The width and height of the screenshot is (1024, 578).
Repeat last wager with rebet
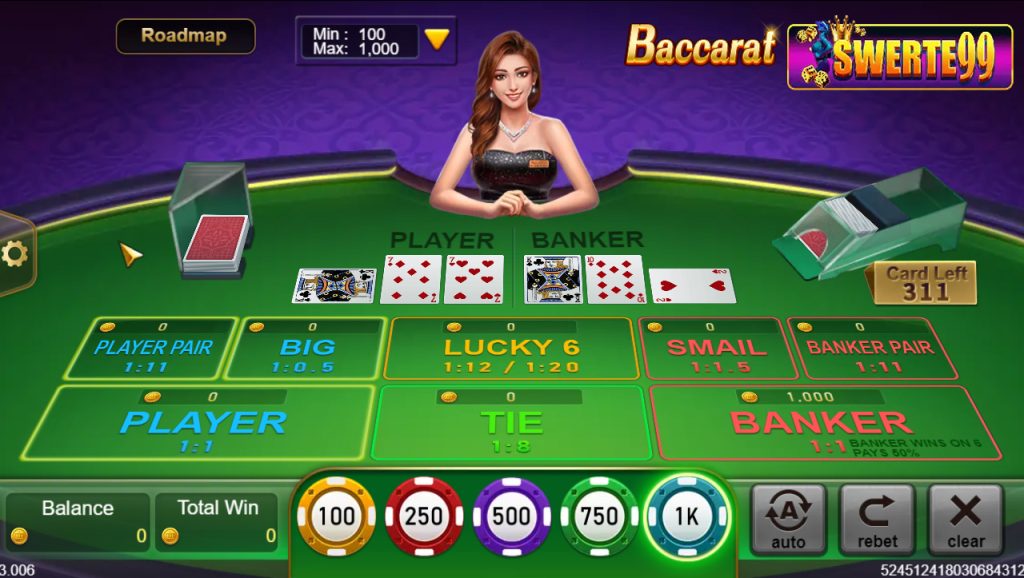click(x=877, y=519)
